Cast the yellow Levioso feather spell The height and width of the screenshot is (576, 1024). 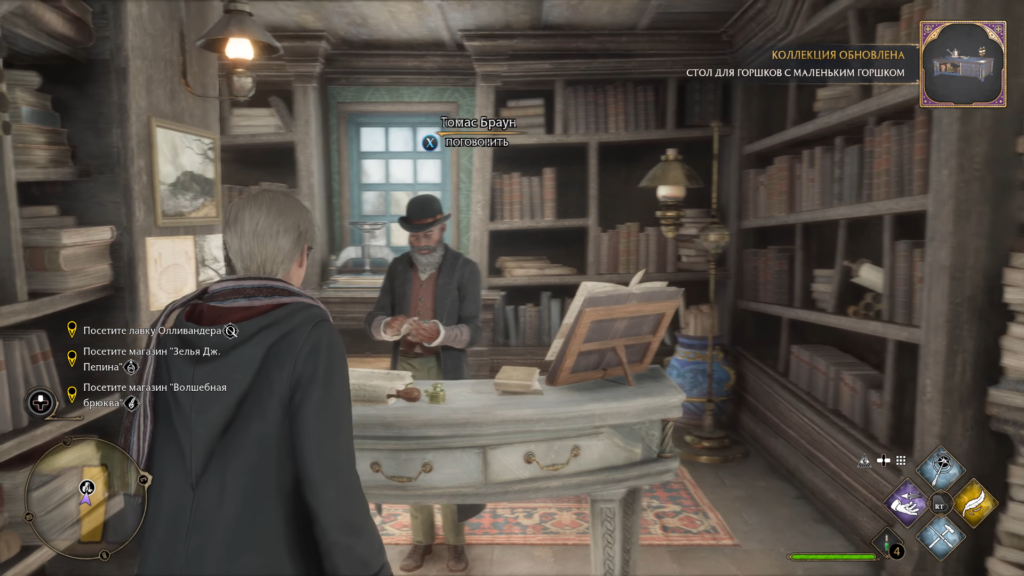click(x=974, y=501)
